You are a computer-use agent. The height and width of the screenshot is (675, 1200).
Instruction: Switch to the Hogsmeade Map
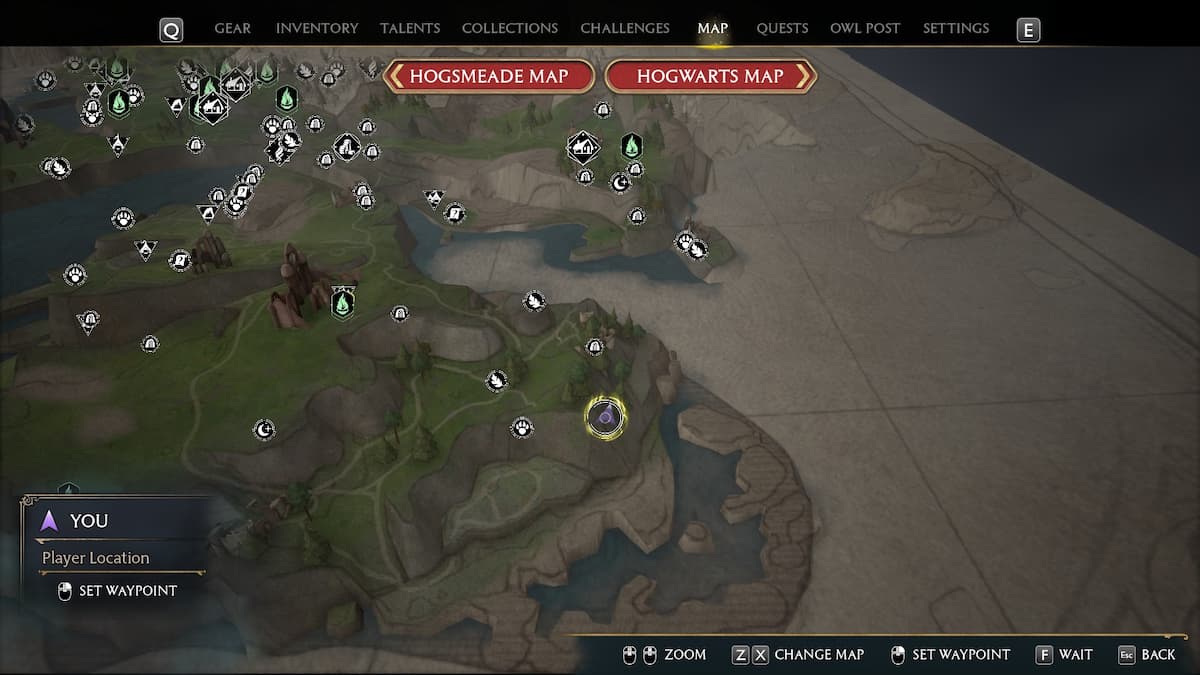point(489,76)
